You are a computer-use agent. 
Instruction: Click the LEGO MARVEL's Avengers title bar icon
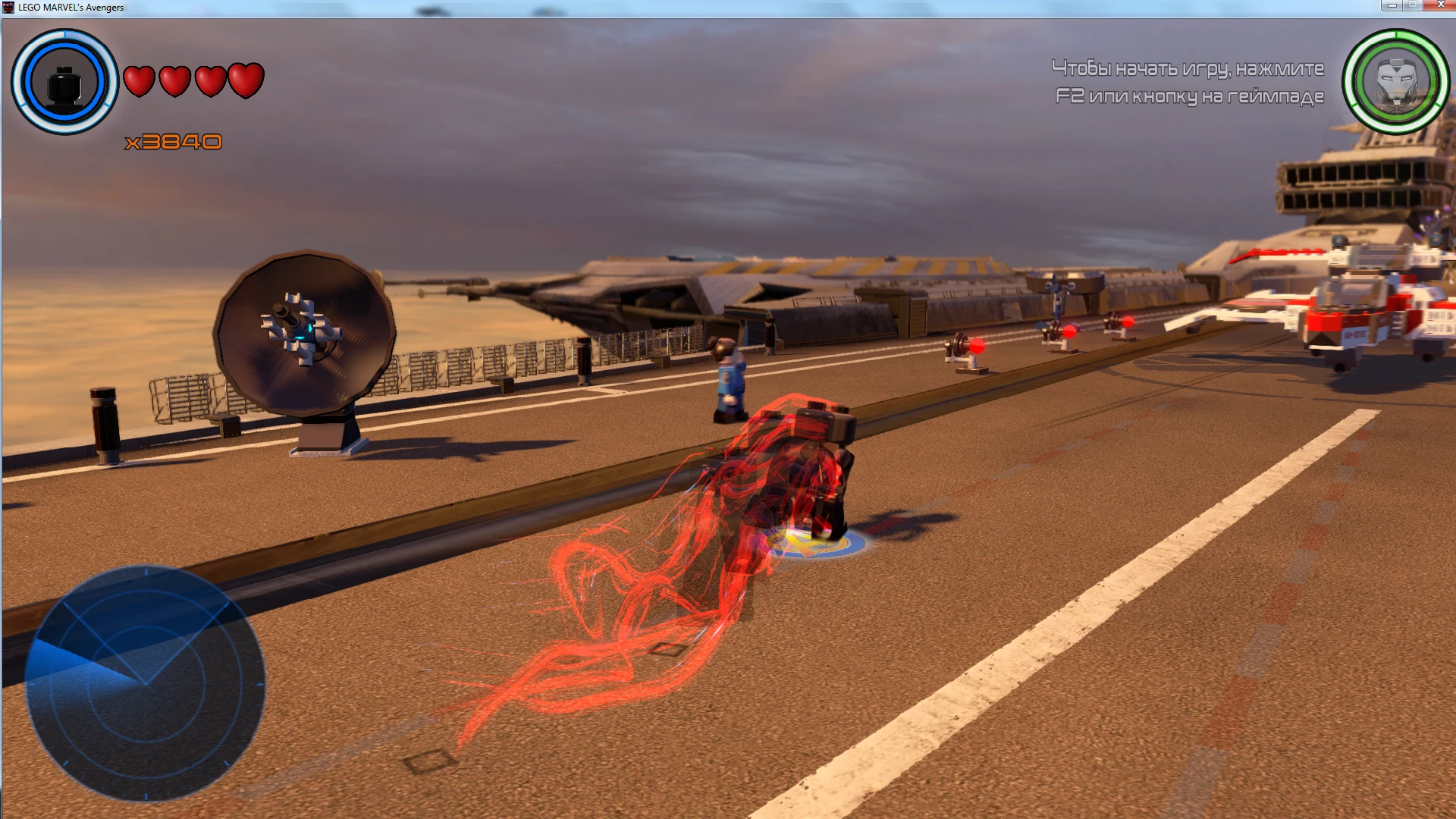click(8, 7)
